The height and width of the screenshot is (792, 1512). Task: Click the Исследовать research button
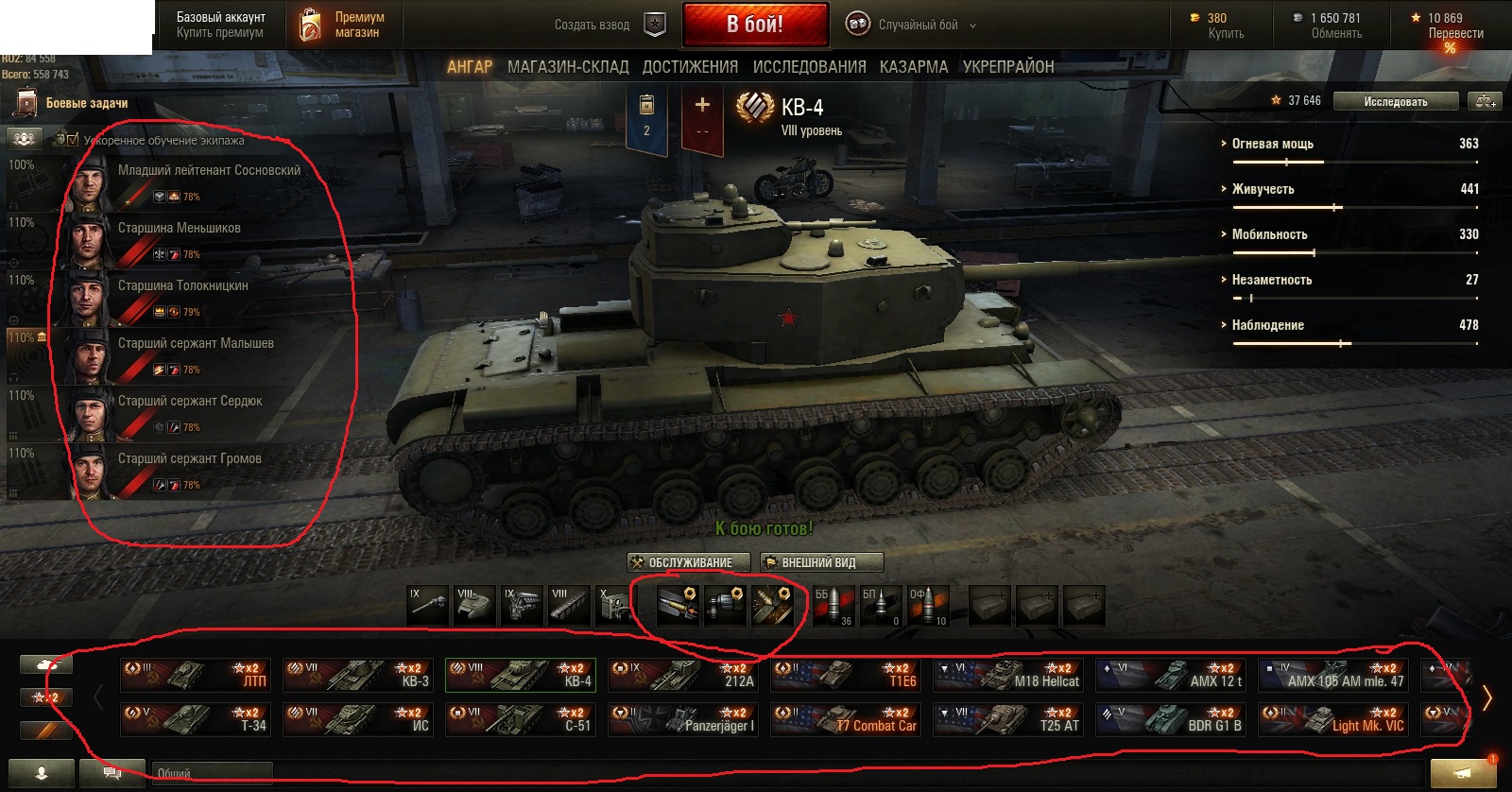(x=1395, y=101)
